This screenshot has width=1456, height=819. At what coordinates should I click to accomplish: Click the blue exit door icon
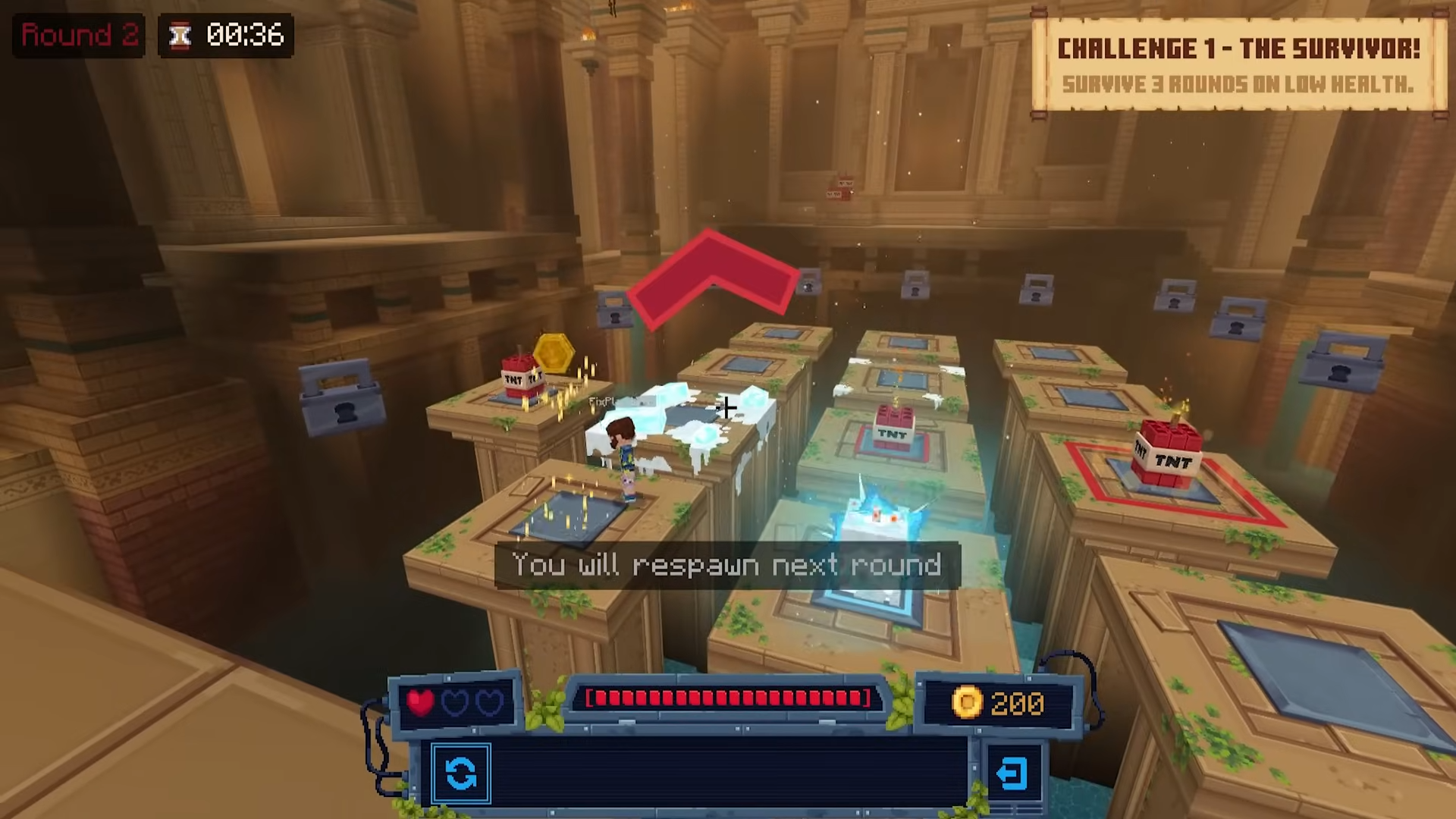[x=1012, y=774]
